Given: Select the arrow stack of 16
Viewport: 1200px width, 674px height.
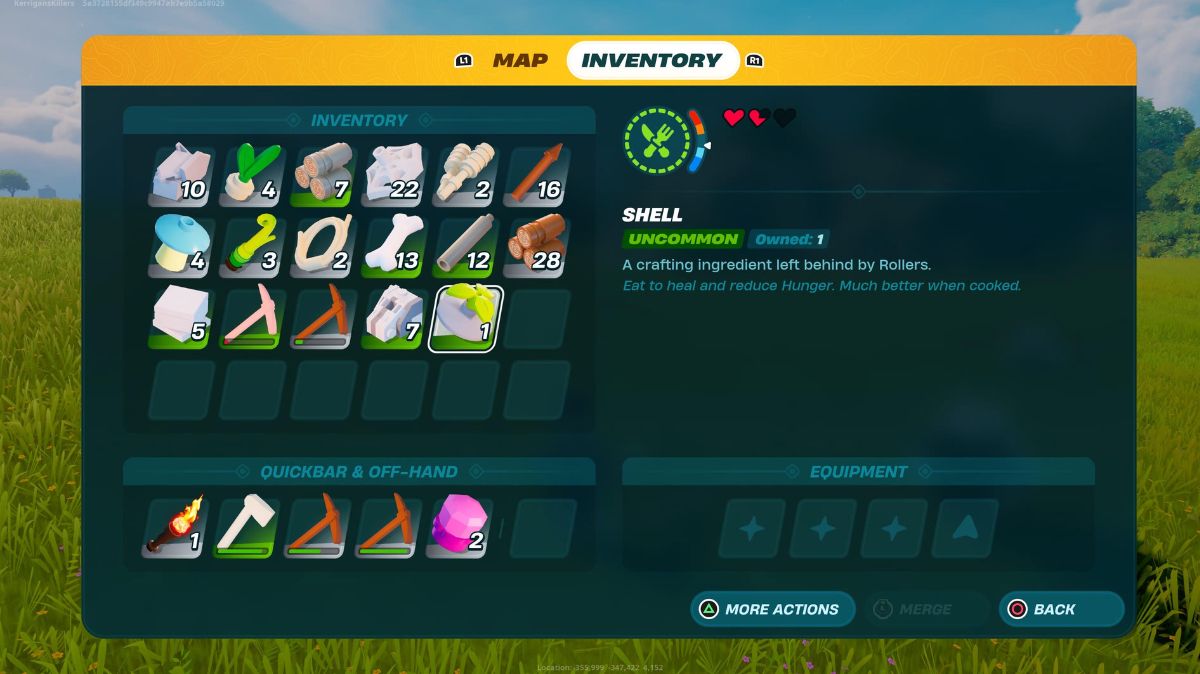Looking at the screenshot, I should click(536, 175).
